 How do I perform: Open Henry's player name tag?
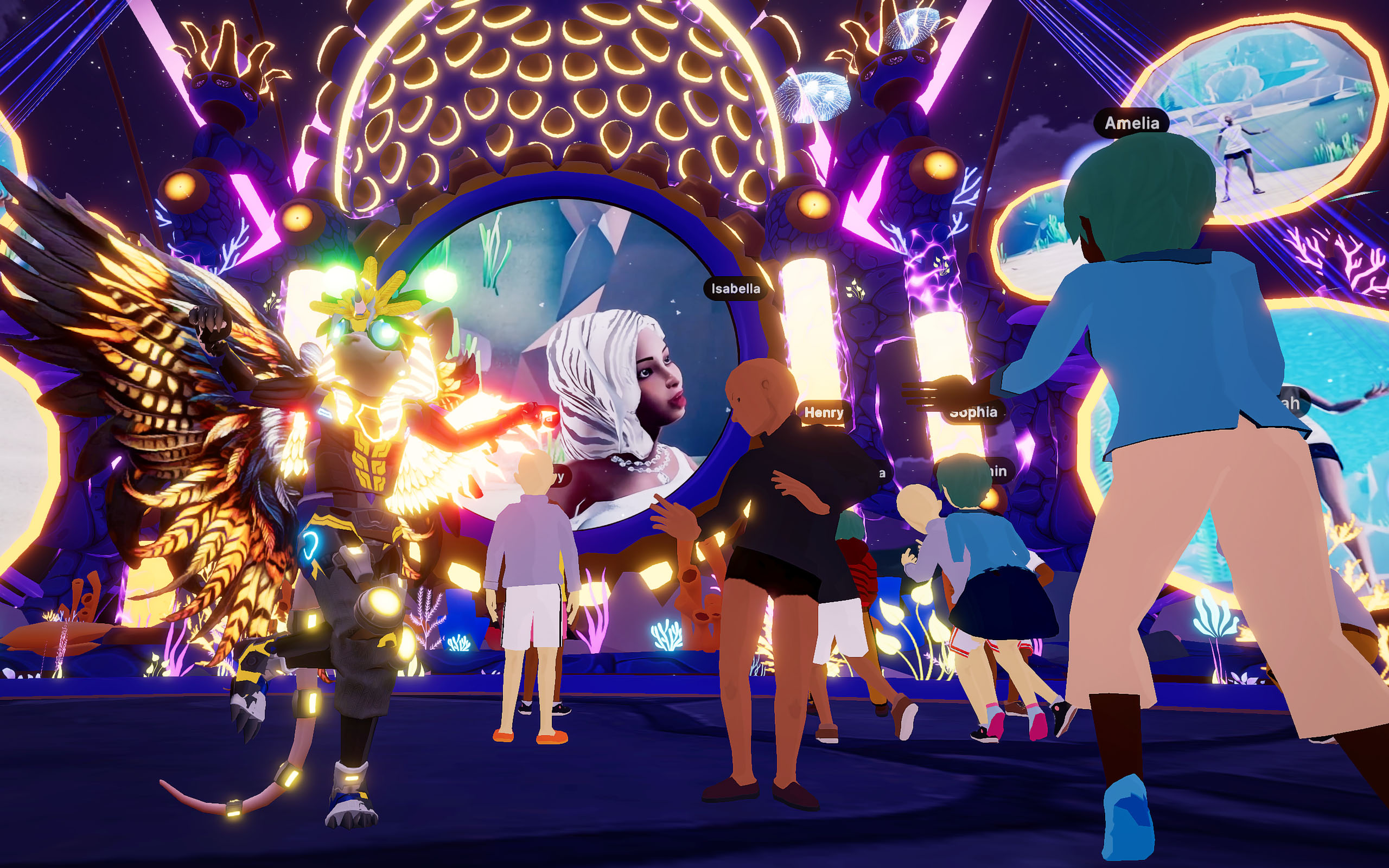pos(824,412)
